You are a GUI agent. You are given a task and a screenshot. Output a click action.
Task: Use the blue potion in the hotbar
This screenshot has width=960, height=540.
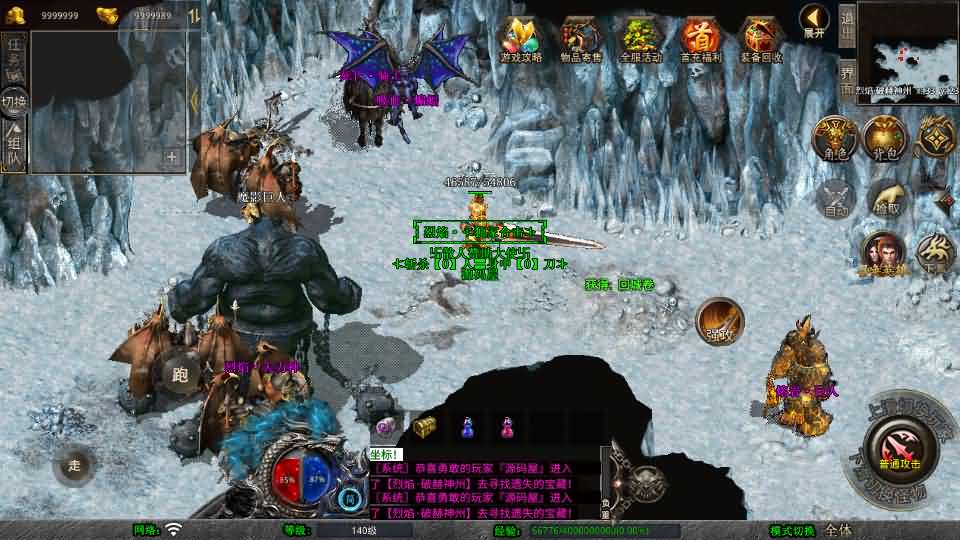coord(466,427)
